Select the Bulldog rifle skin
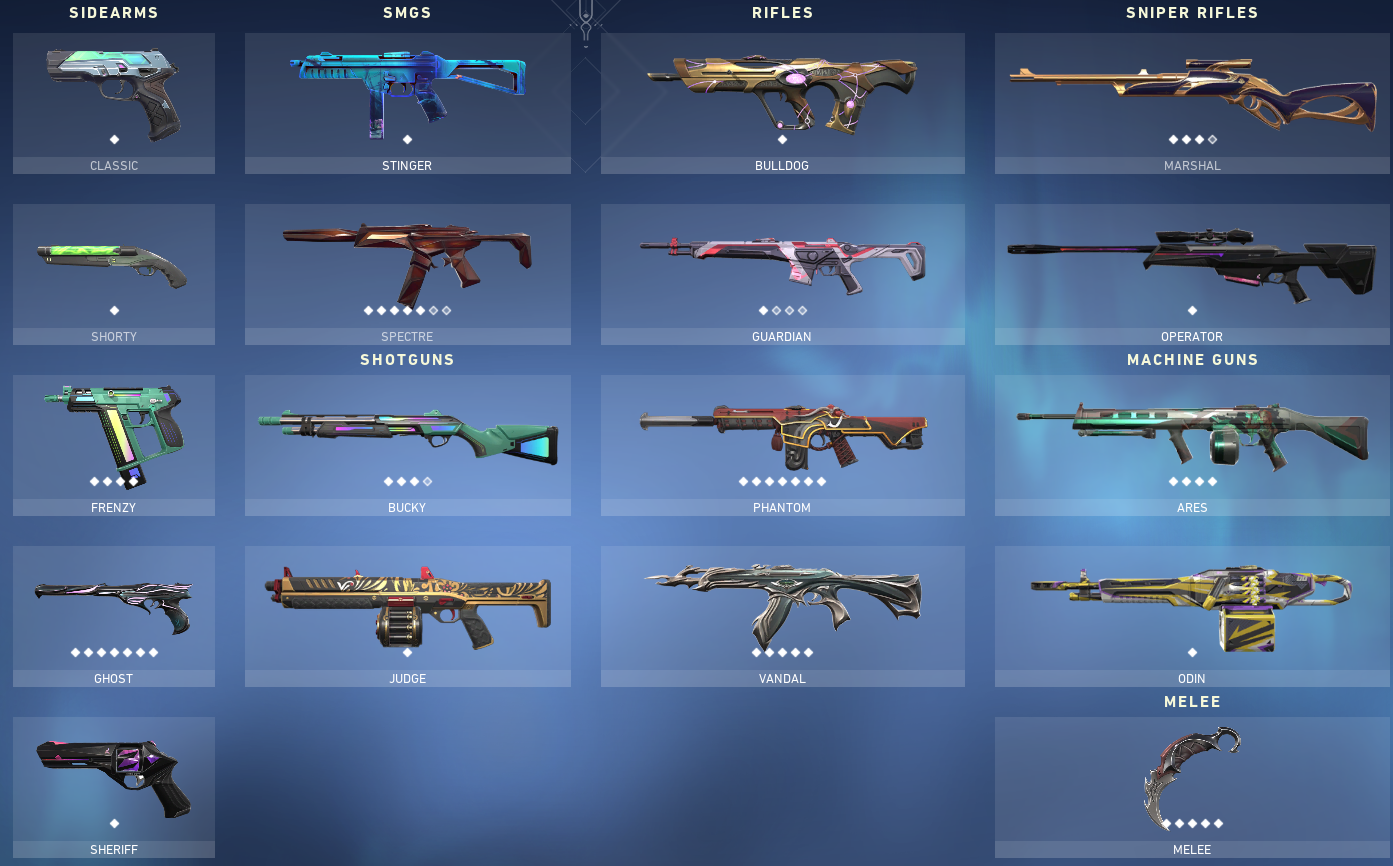Viewport: 1393px width, 866px height. coord(782,95)
